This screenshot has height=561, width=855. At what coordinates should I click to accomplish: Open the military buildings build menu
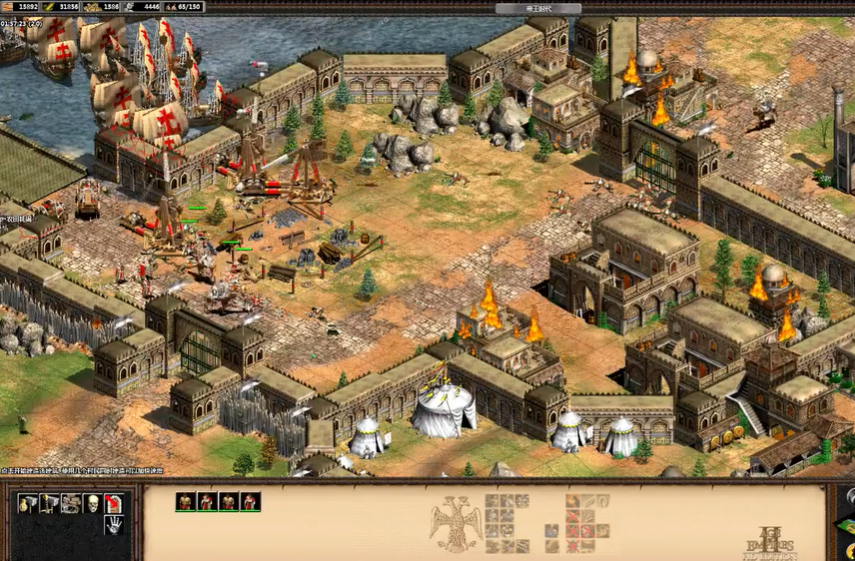click(x=48, y=503)
